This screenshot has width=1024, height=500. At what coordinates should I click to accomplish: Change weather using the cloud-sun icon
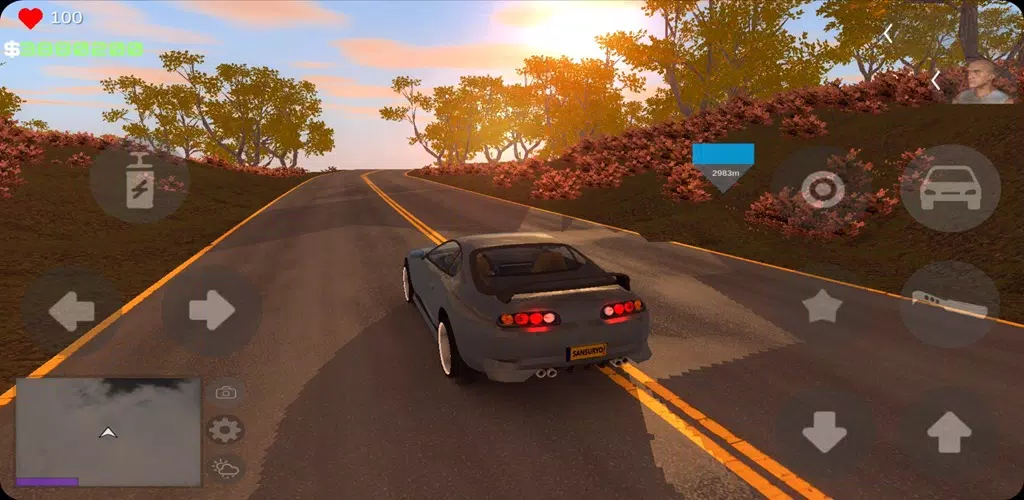click(226, 467)
